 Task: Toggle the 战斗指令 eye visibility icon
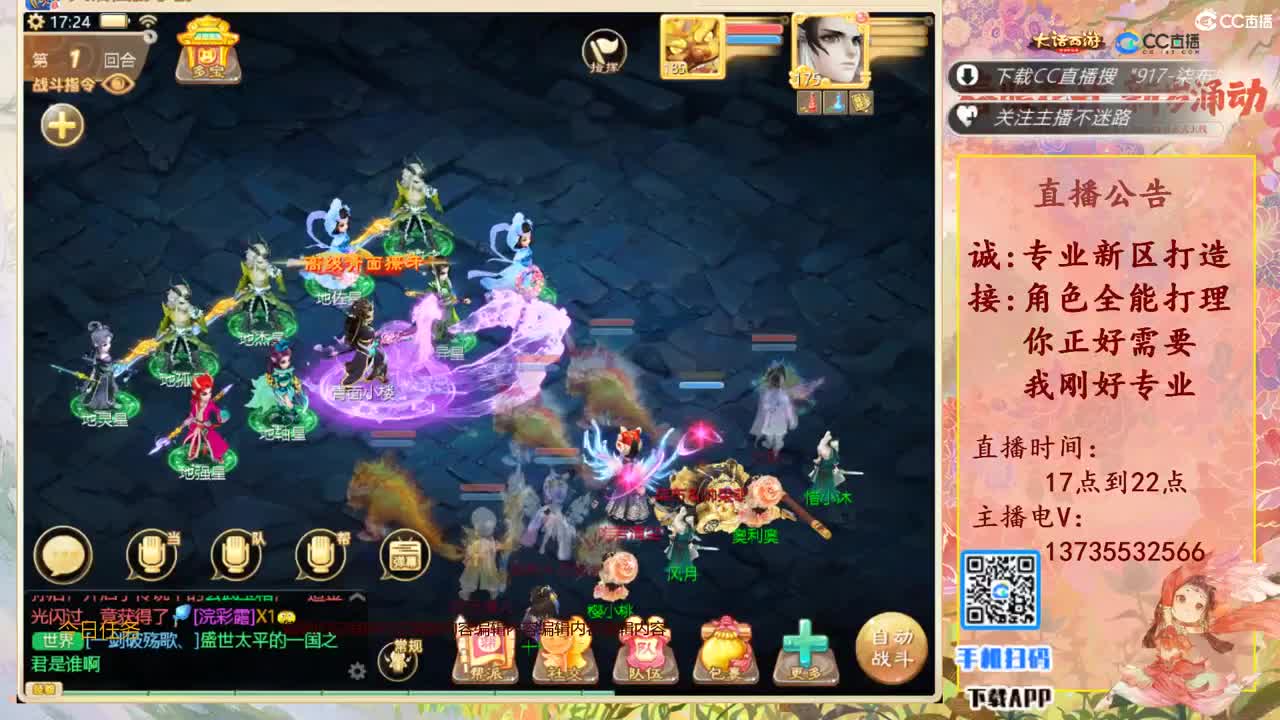coord(117,86)
